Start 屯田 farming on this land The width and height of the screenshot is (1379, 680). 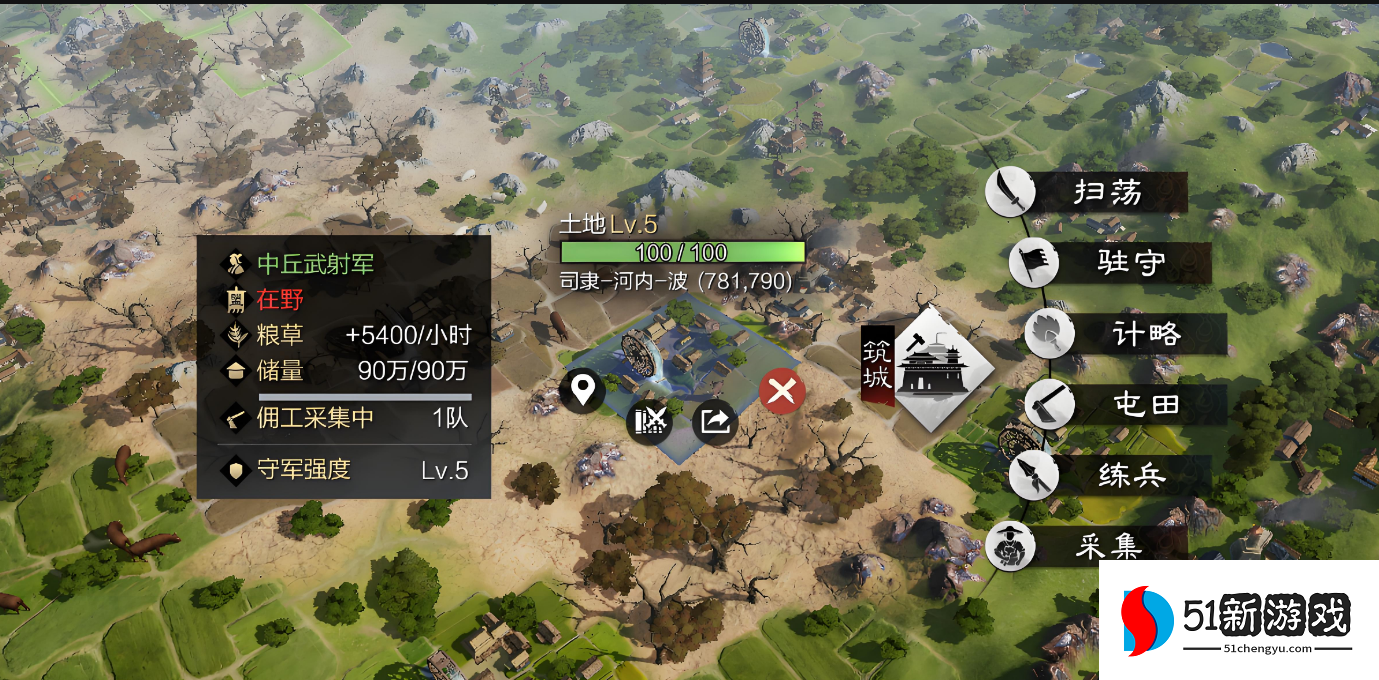tap(1127, 405)
